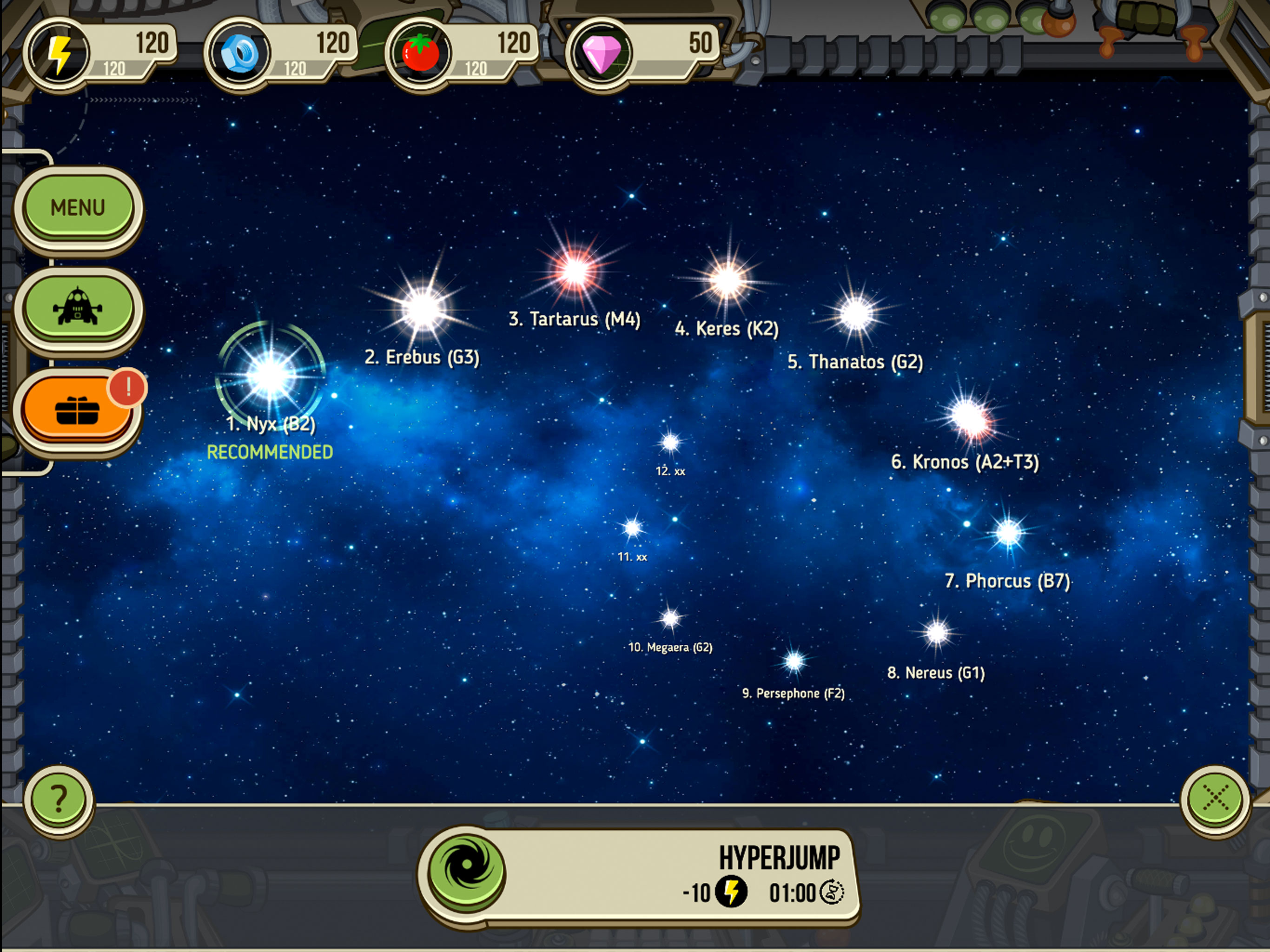Show help with the question mark button
Image resolution: width=1270 pixels, height=952 pixels.
(x=59, y=799)
